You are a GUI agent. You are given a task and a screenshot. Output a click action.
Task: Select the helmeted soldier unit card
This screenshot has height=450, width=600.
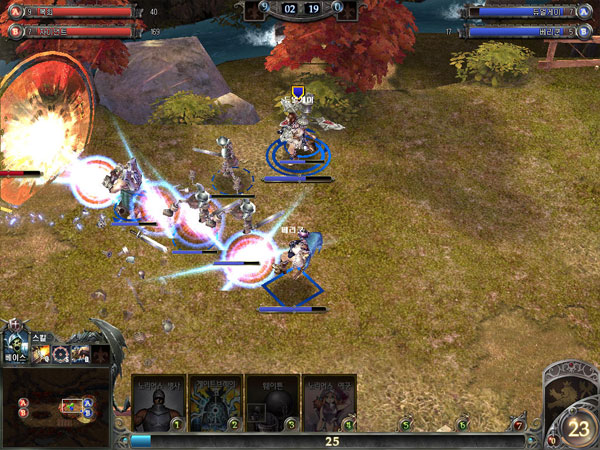[x=157, y=402]
